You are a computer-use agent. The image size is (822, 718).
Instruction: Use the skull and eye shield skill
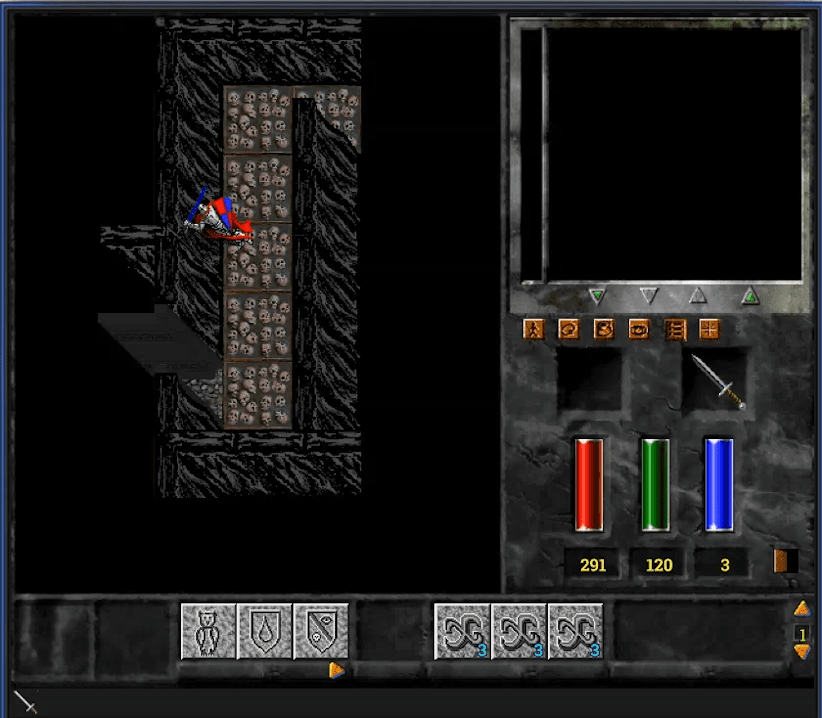point(321,632)
